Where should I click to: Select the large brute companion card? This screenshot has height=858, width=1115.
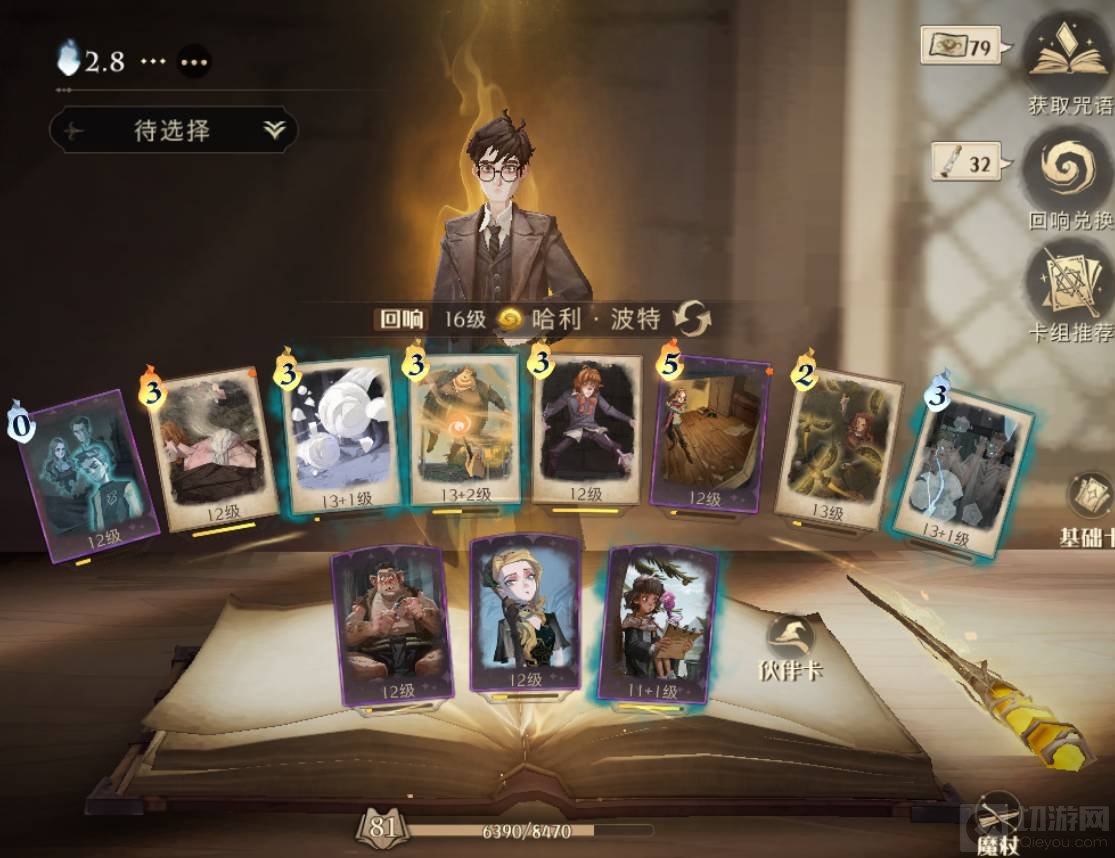pyautogui.click(x=391, y=620)
